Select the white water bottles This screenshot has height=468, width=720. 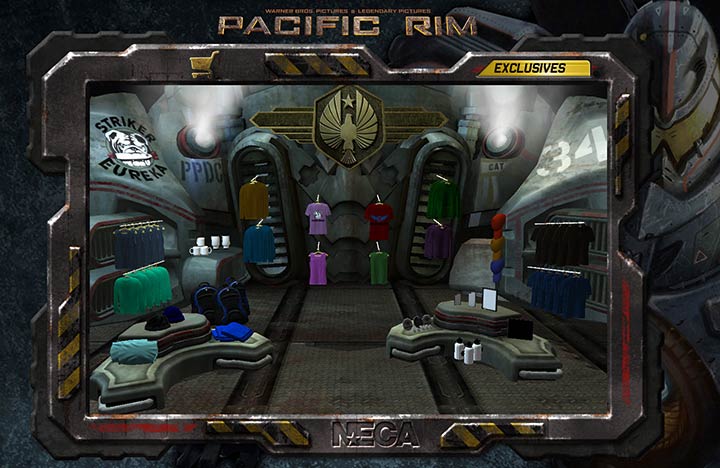[467, 351]
